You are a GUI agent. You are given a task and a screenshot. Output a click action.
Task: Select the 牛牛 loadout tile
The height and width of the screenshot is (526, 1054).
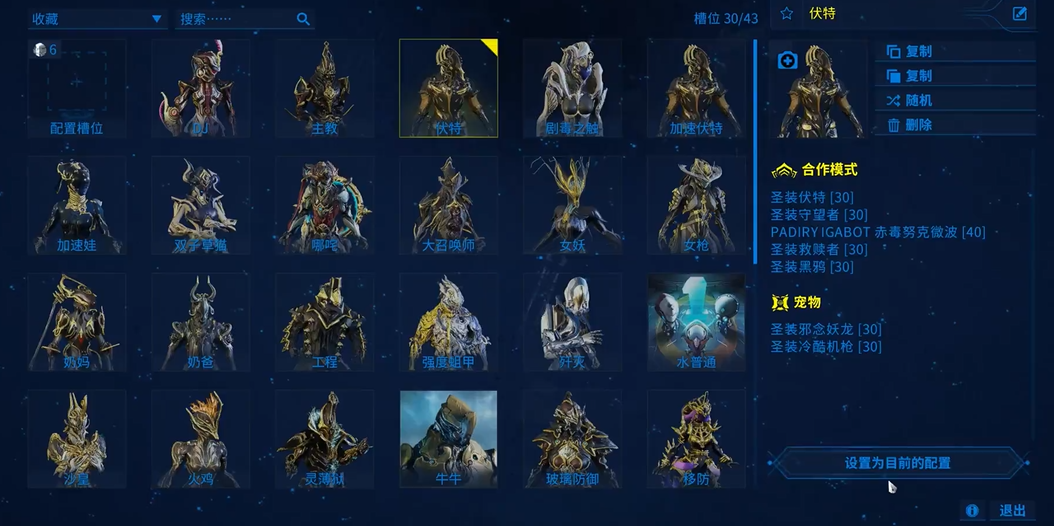[448, 439]
